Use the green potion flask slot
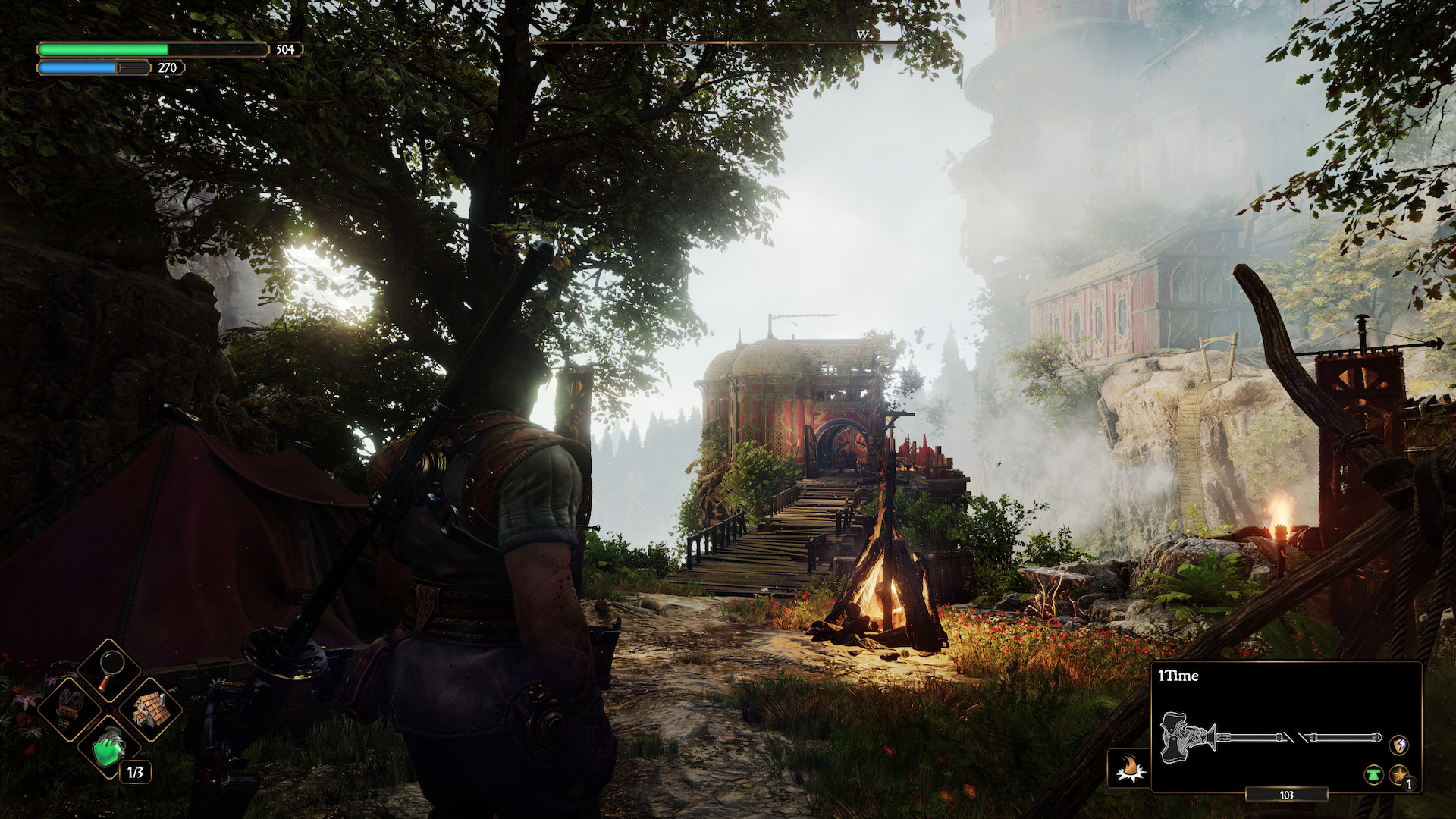Image resolution: width=1456 pixels, height=819 pixels. 110,748
